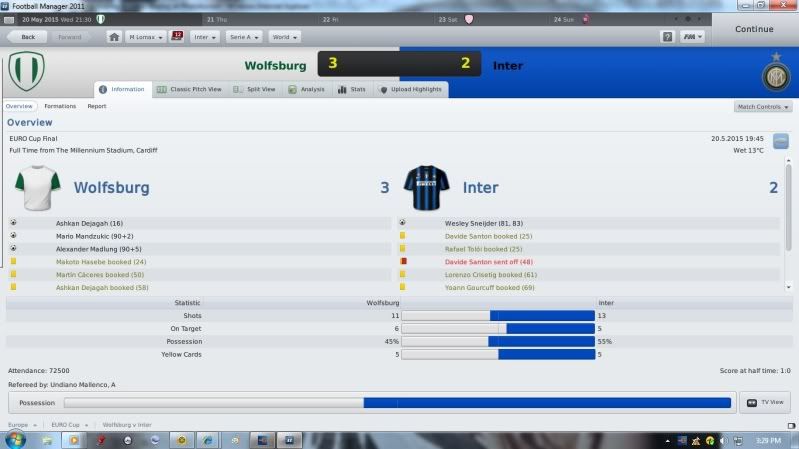Select the Information tab
799x449 pixels.
(123, 89)
